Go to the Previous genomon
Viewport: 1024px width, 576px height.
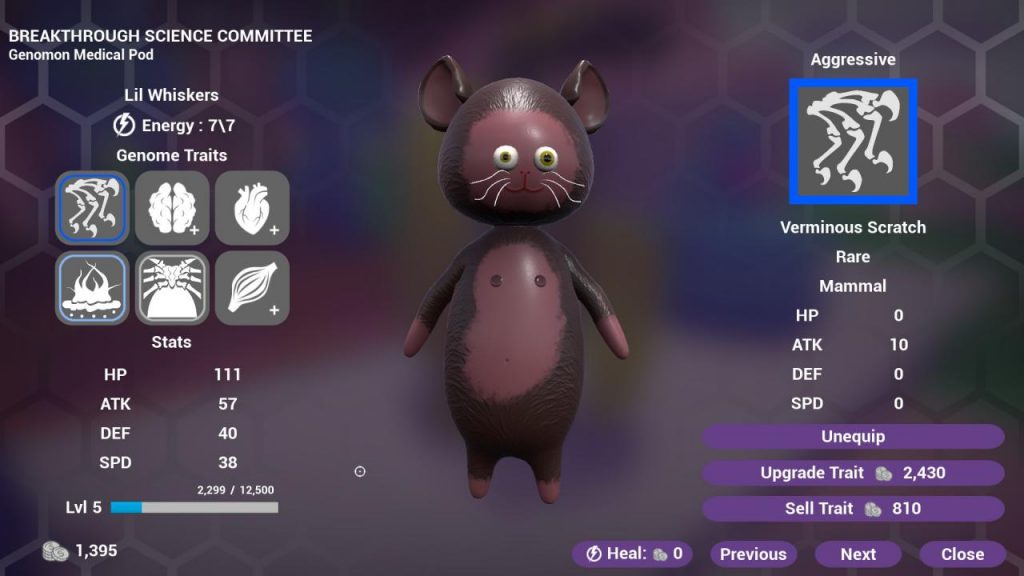coord(753,554)
